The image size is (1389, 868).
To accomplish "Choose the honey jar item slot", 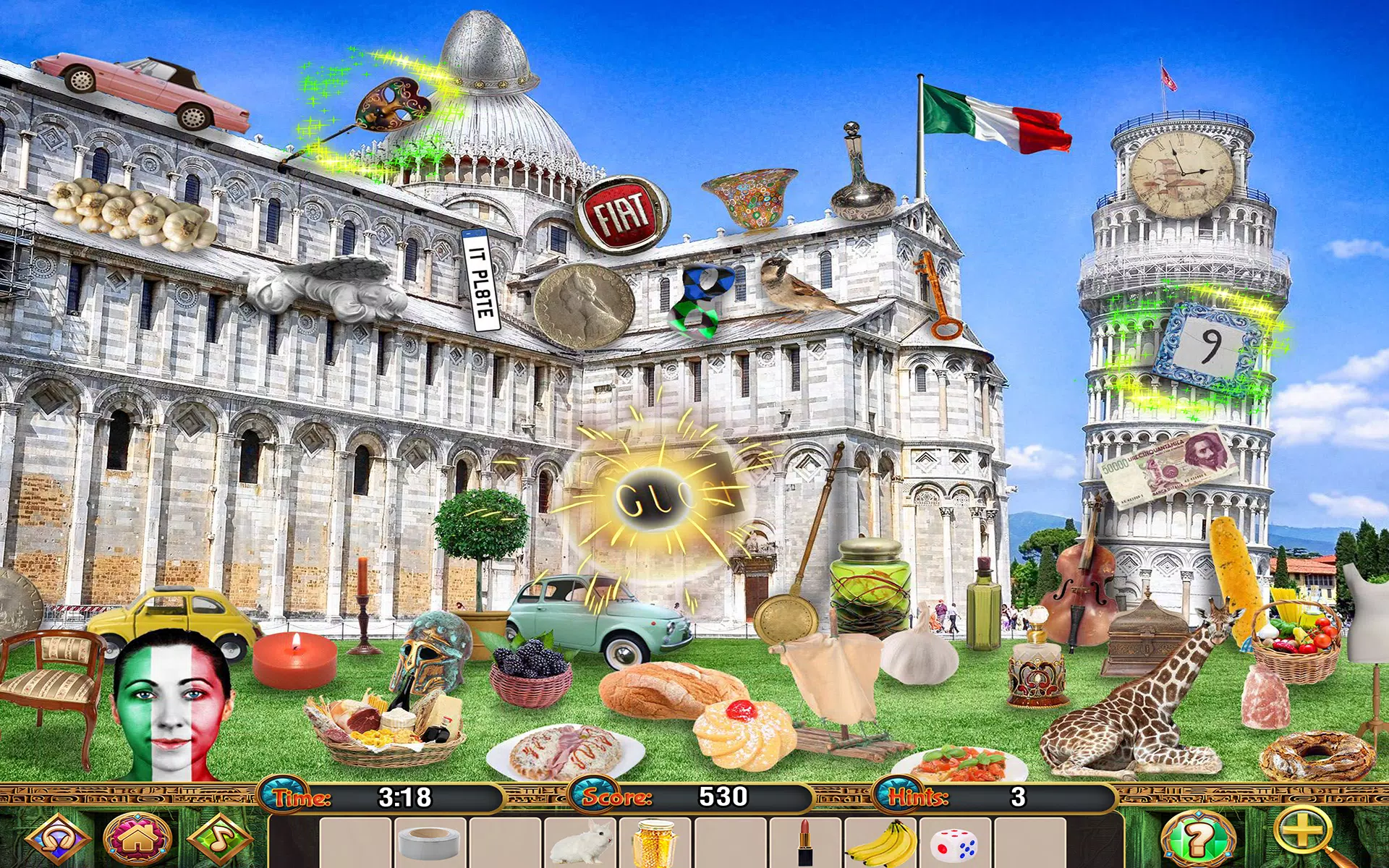I will click(x=655, y=843).
